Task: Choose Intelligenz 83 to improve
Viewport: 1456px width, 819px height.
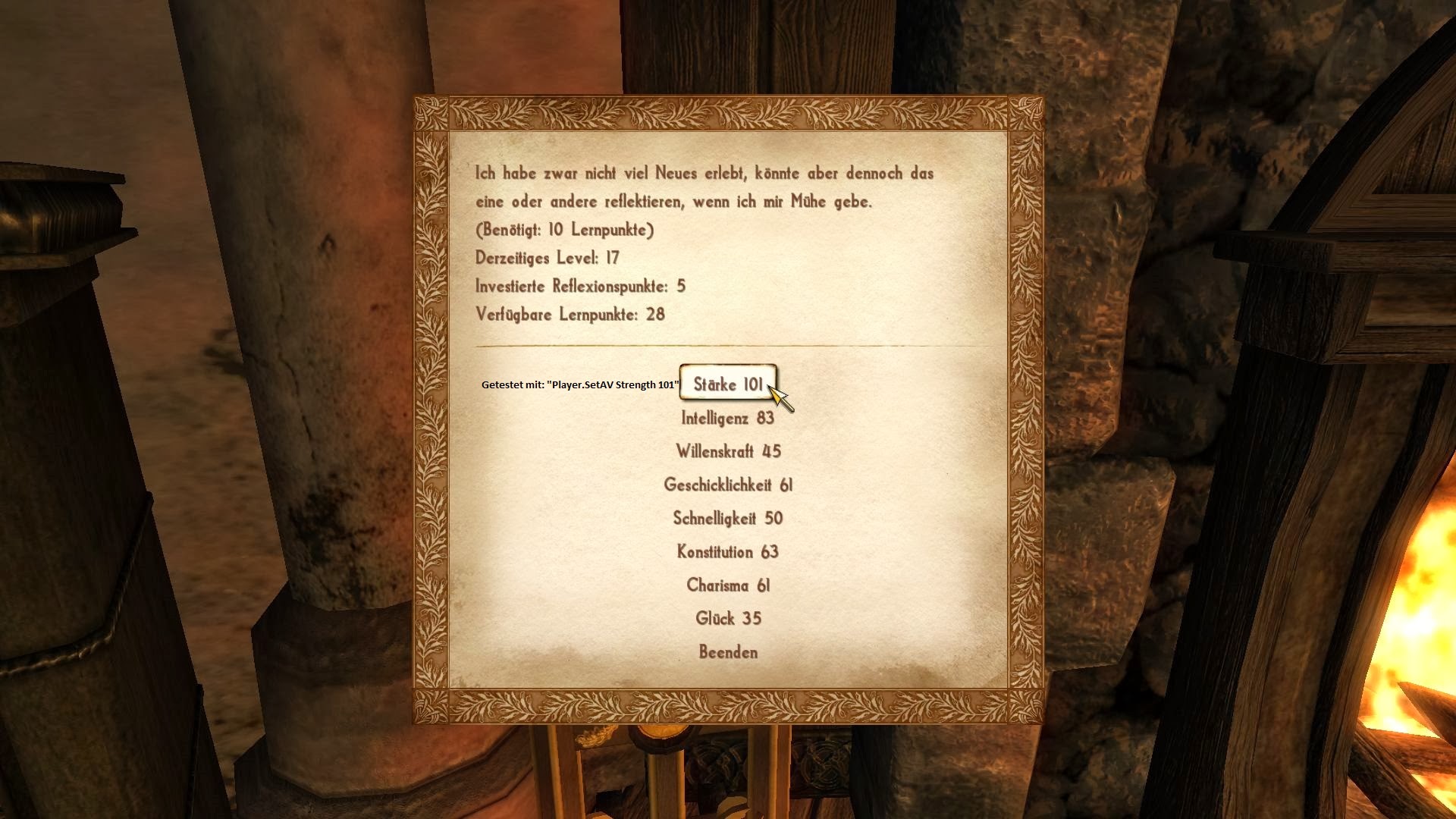Action: [728, 418]
